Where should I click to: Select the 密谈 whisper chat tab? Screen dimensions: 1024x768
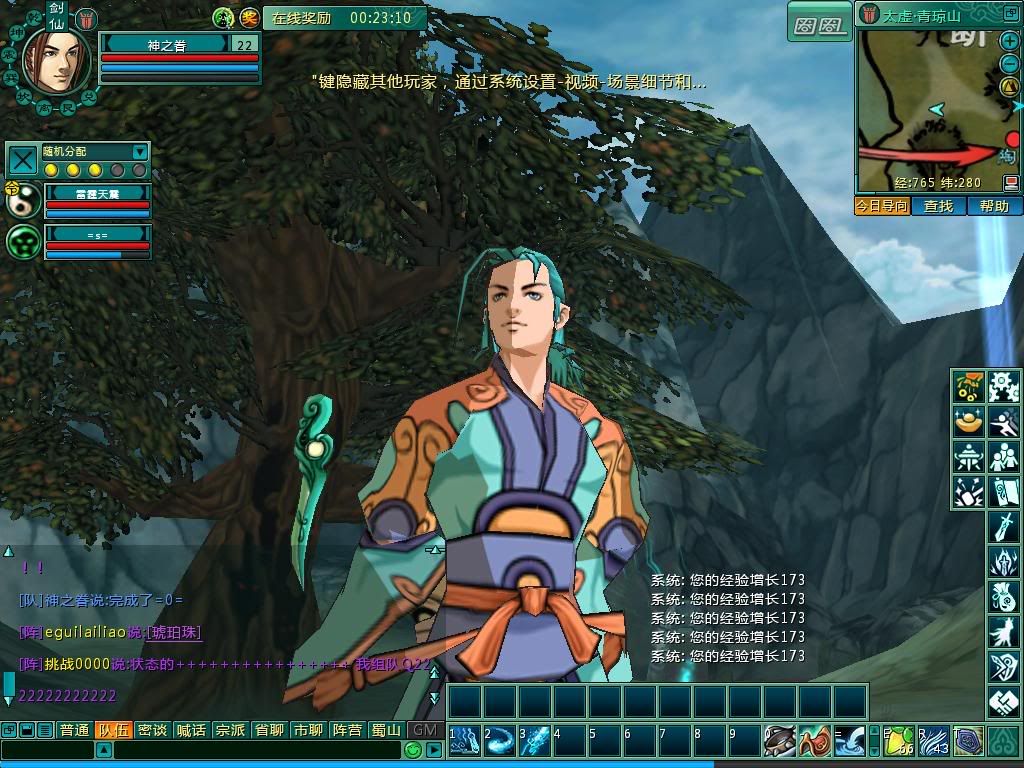(152, 730)
